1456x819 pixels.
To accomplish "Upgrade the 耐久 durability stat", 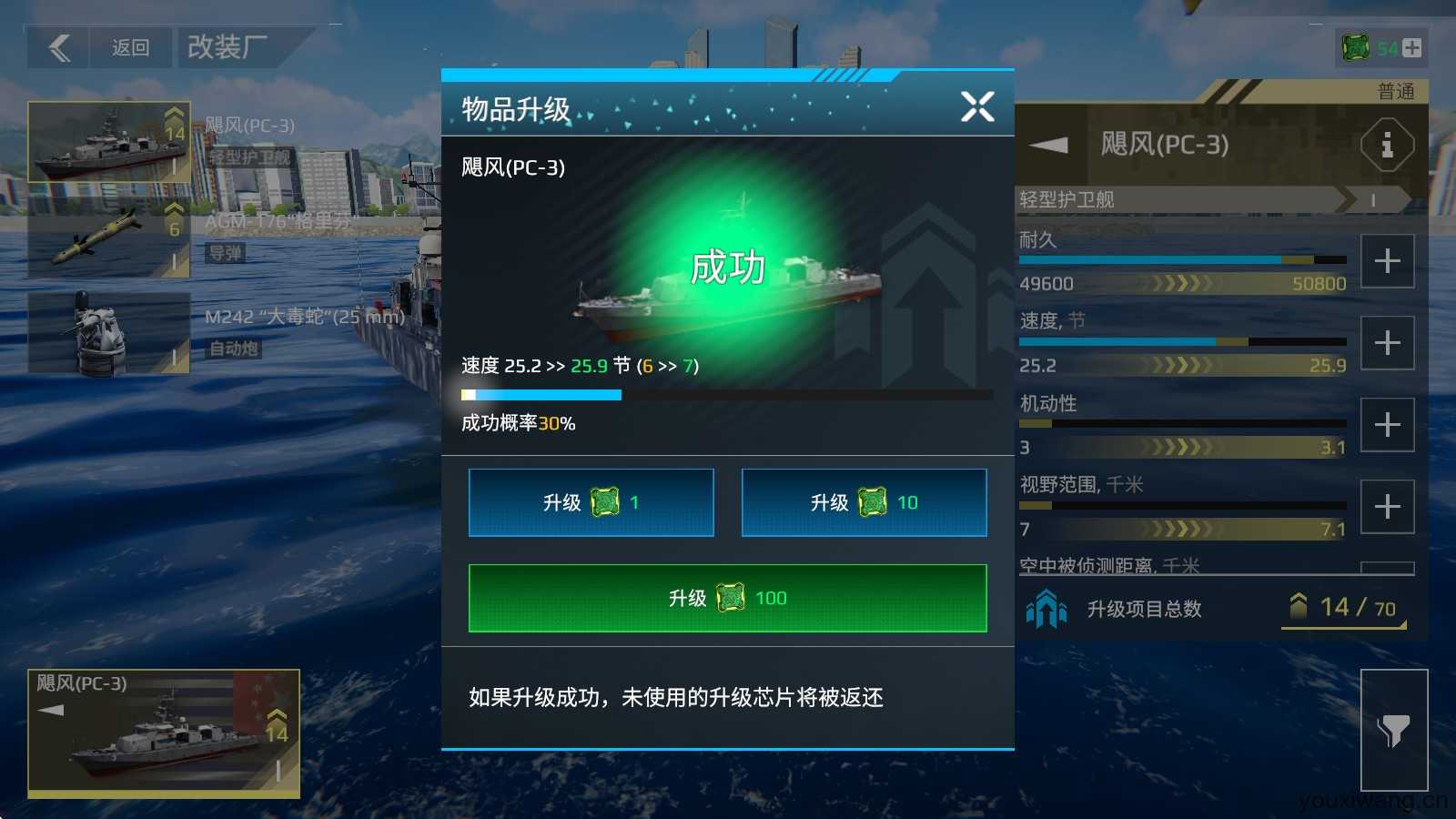I will point(1387,261).
